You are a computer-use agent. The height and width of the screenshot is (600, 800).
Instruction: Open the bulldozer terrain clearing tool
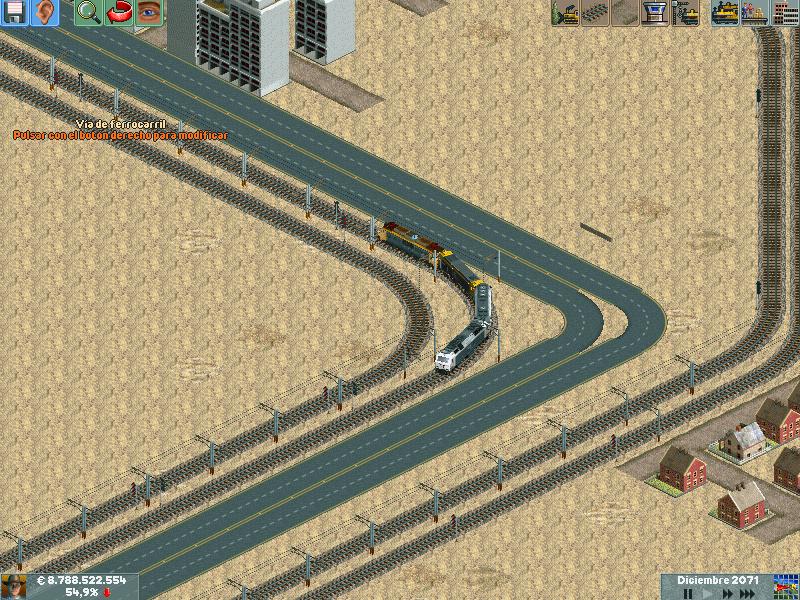[x=566, y=12]
